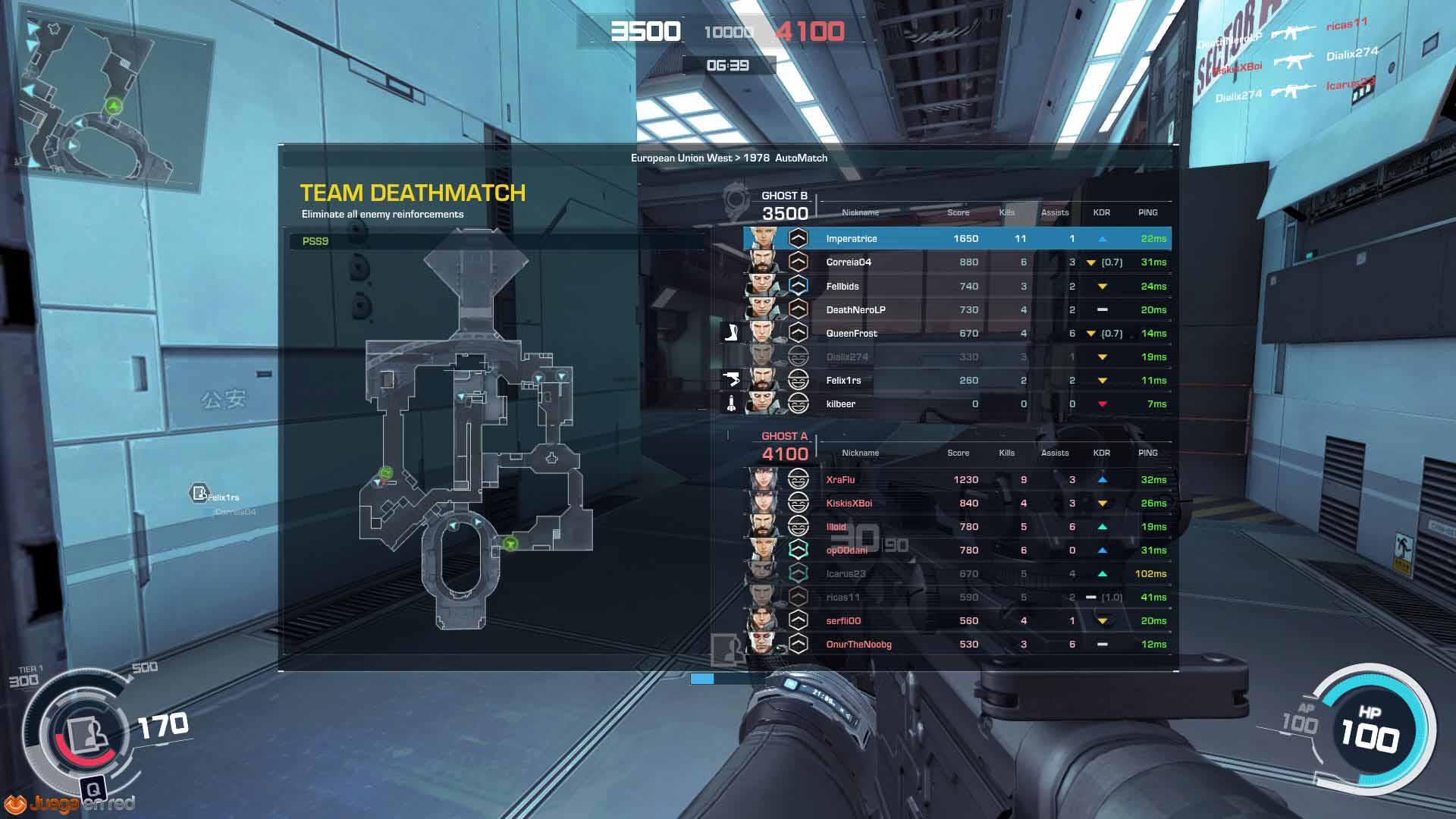This screenshot has height=819, width=1456.
Task: Select OnurTheNoobg's scoreboard row
Action: click(x=957, y=645)
